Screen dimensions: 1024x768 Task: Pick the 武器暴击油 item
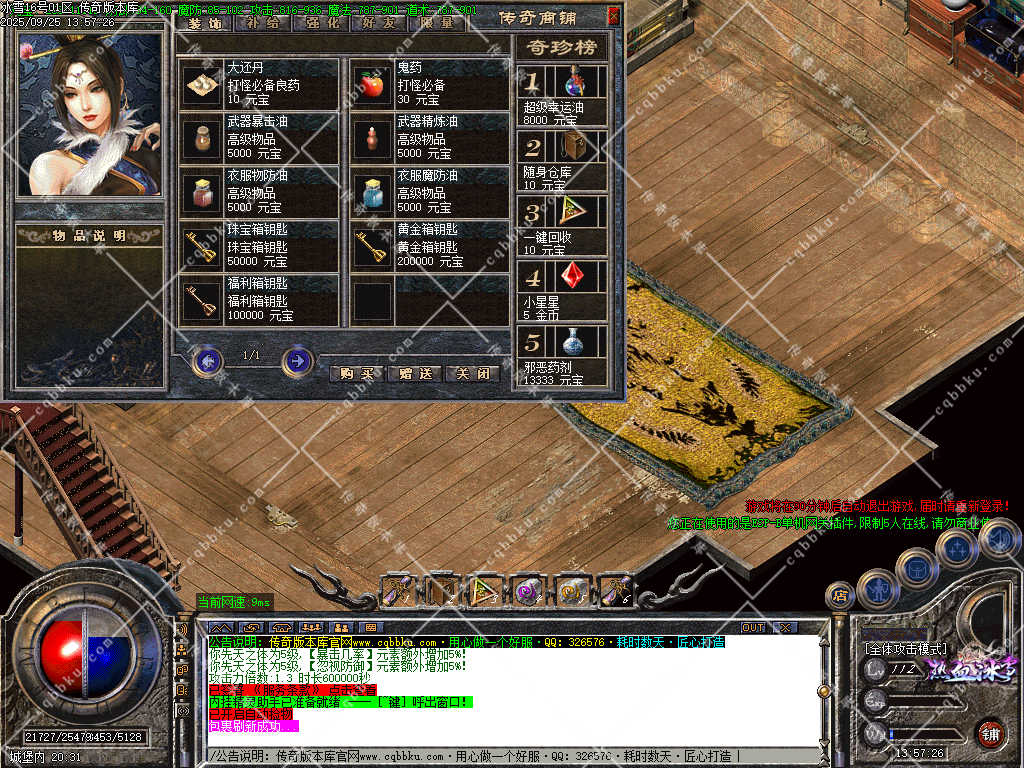coord(204,139)
